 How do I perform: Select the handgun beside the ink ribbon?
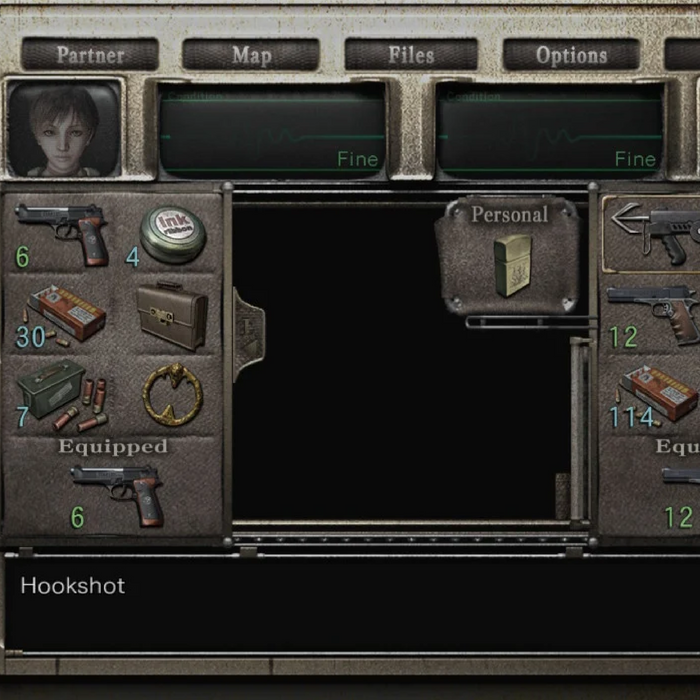(x=63, y=230)
